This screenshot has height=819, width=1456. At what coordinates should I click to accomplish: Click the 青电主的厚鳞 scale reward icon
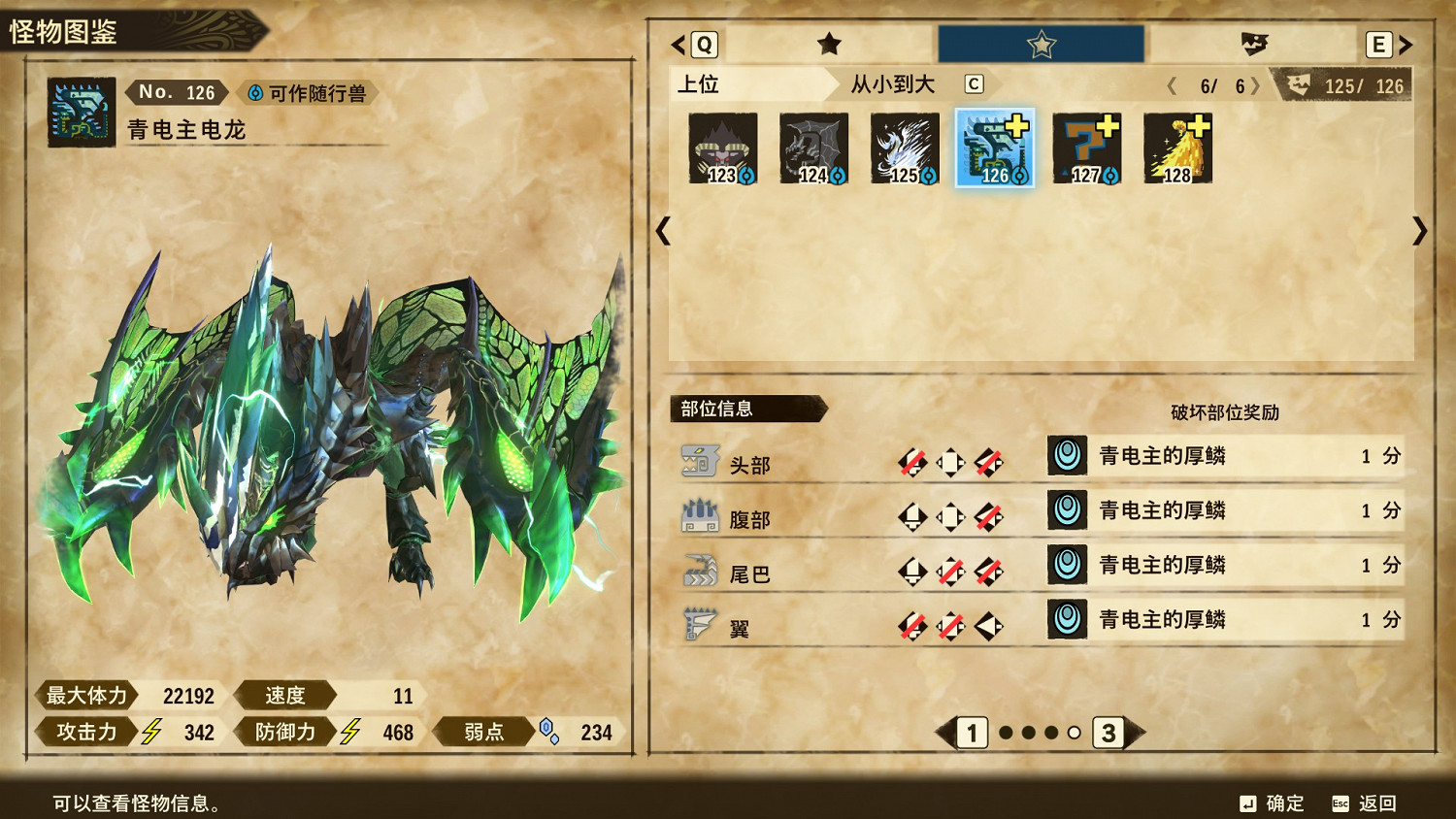(x=1067, y=456)
